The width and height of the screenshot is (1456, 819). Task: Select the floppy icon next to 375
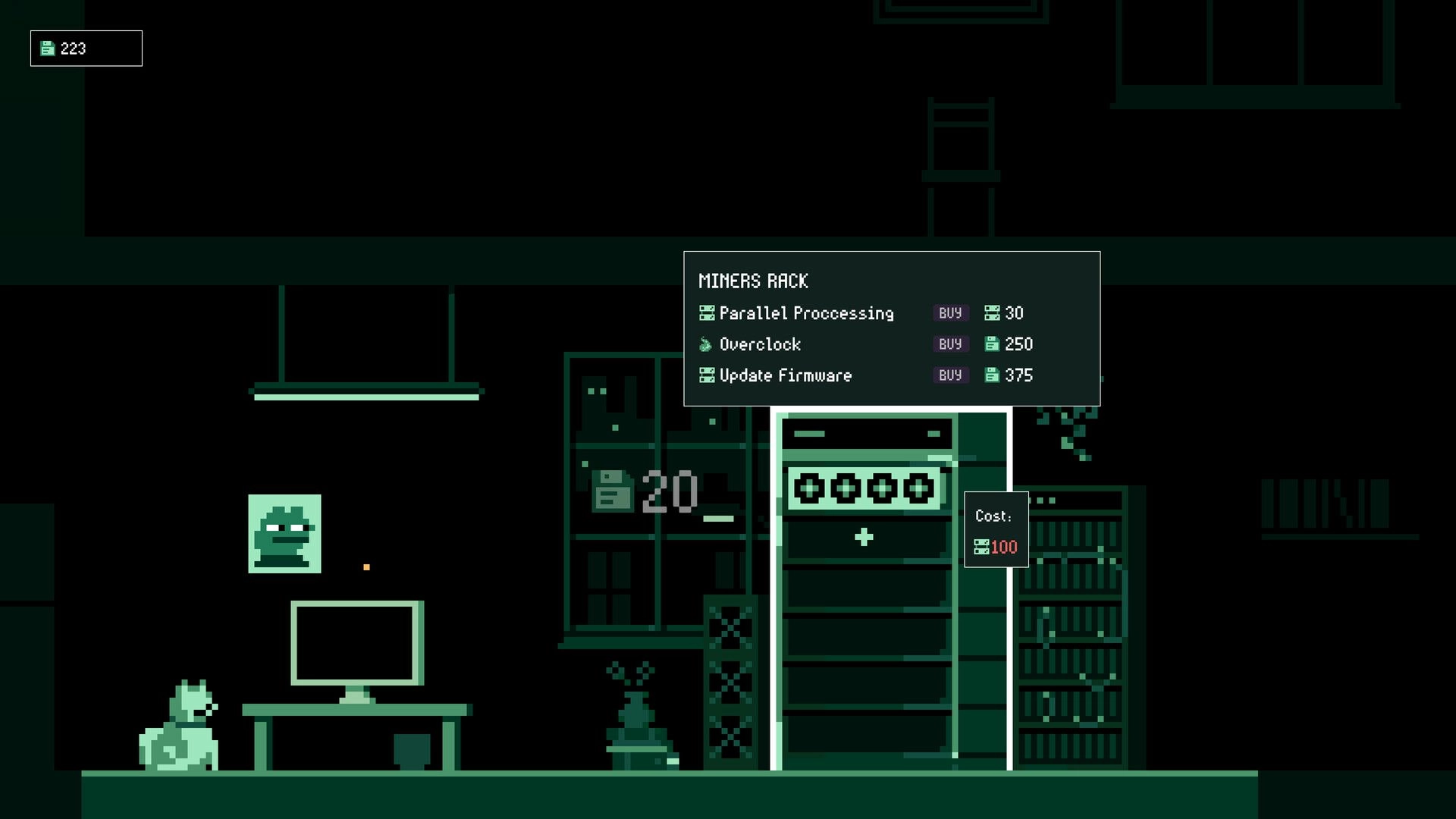coord(993,375)
